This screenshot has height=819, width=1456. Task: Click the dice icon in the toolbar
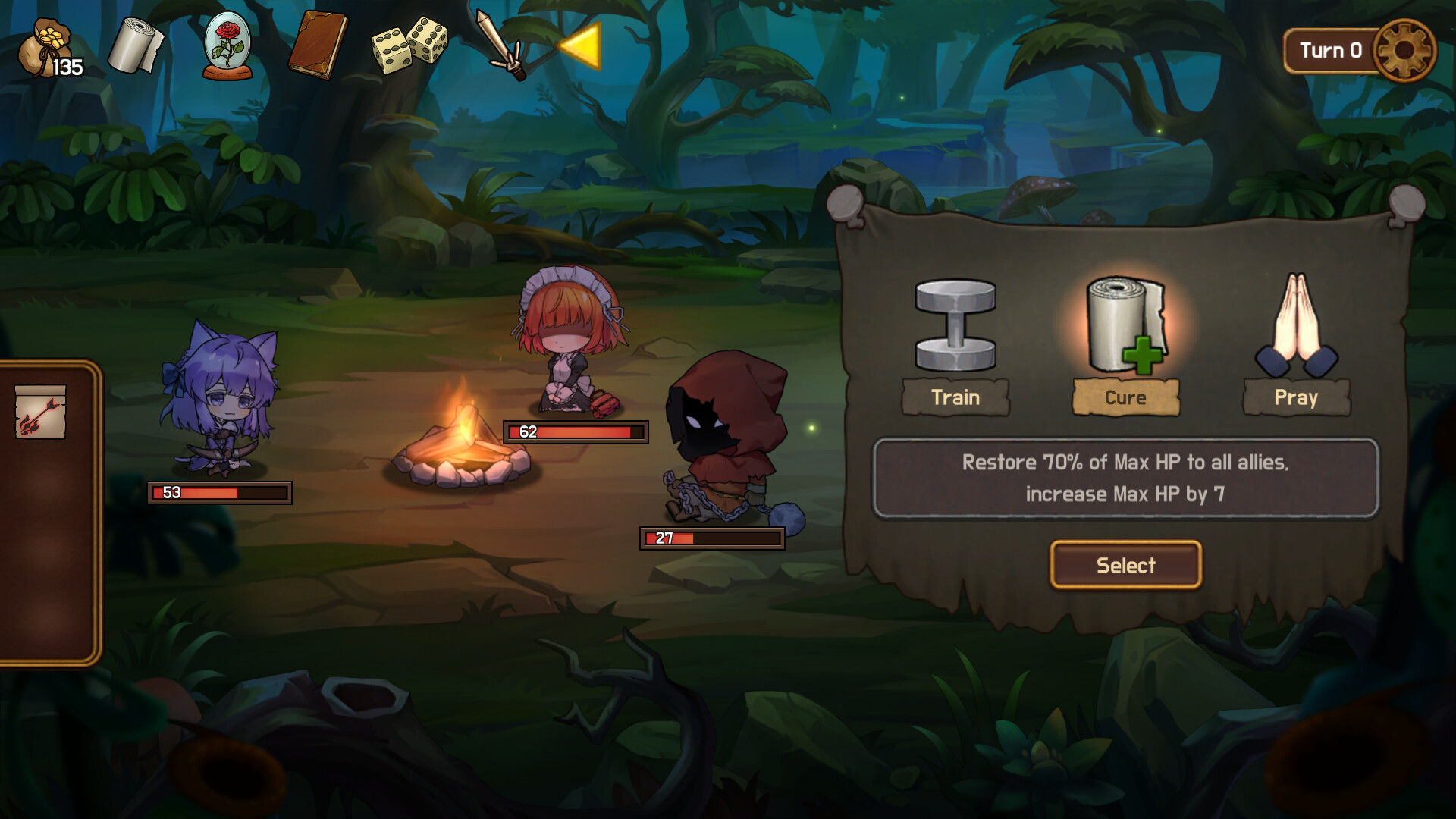click(x=409, y=45)
